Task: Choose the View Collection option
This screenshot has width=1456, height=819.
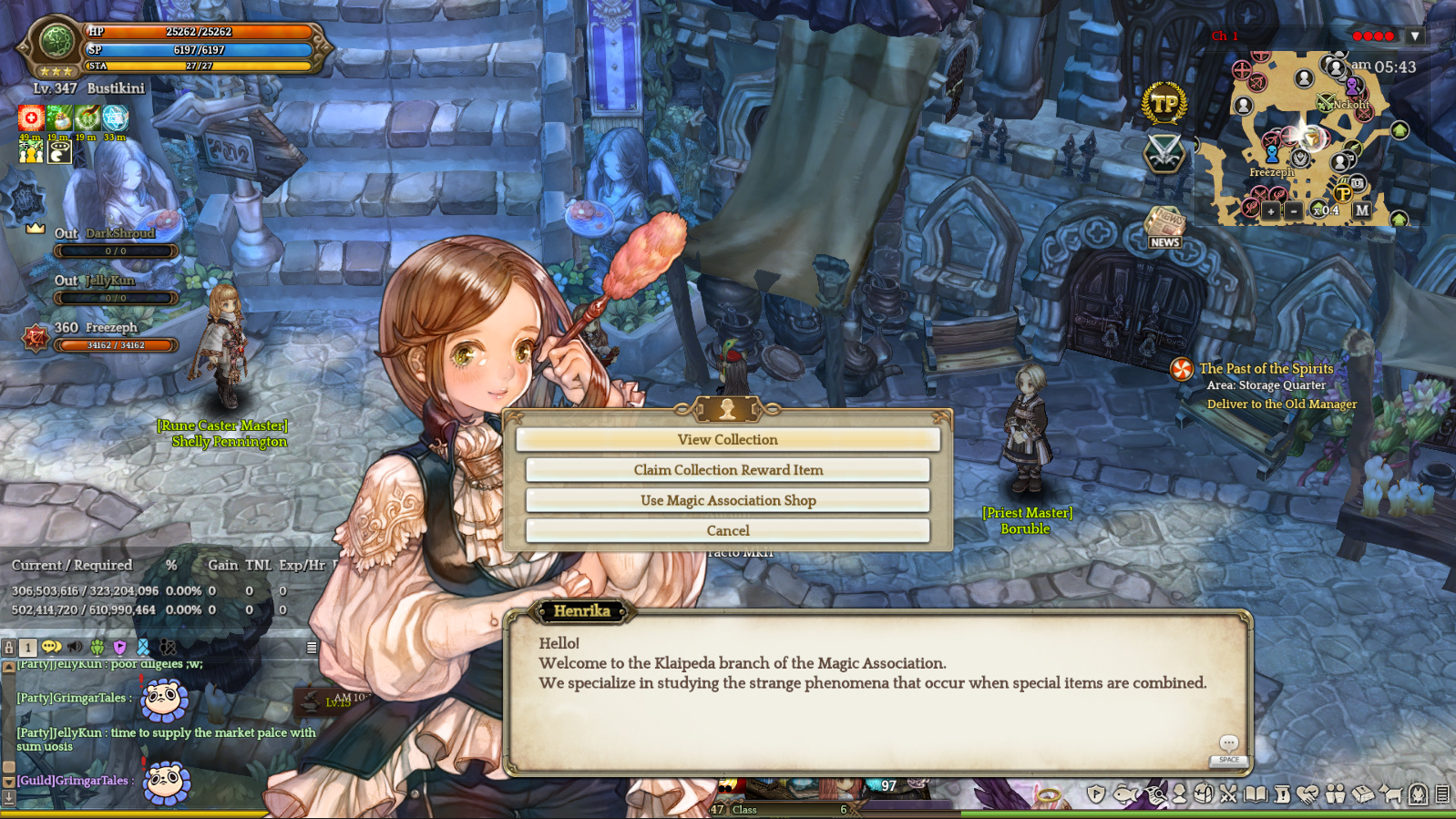Action: (727, 440)
